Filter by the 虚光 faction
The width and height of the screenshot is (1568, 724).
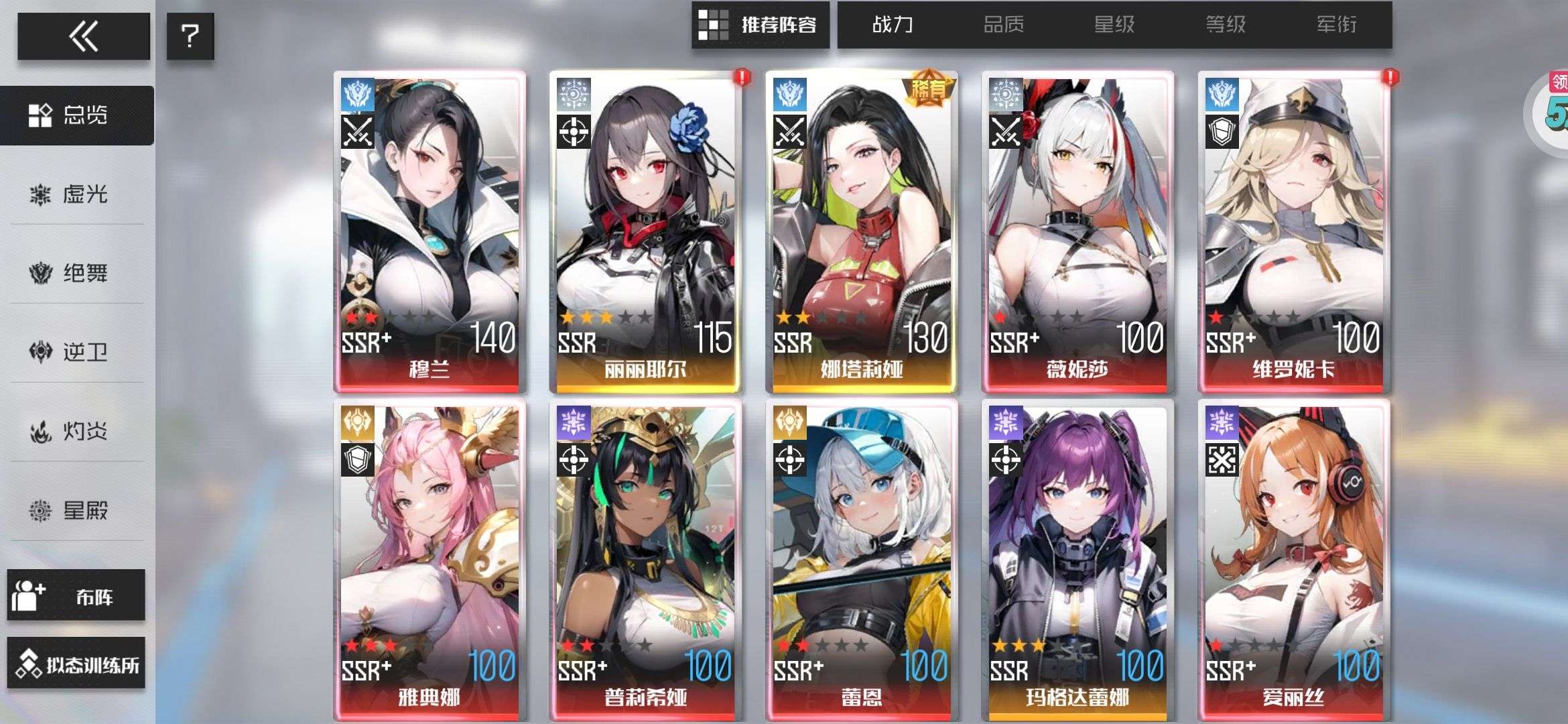pos(77,194)
